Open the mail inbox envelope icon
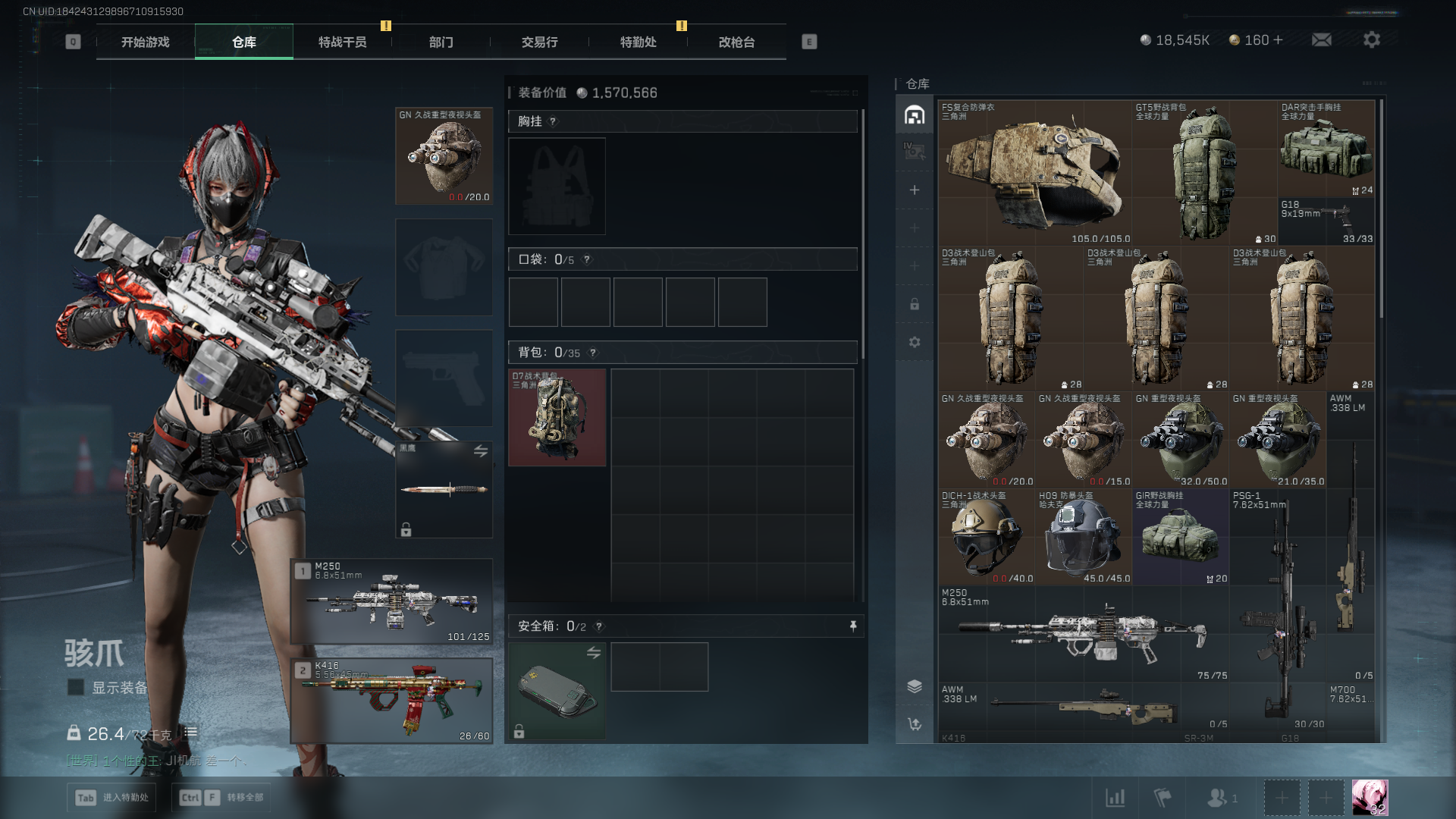The height and width of the screenshot is (819, 1456). (1322, 39)
